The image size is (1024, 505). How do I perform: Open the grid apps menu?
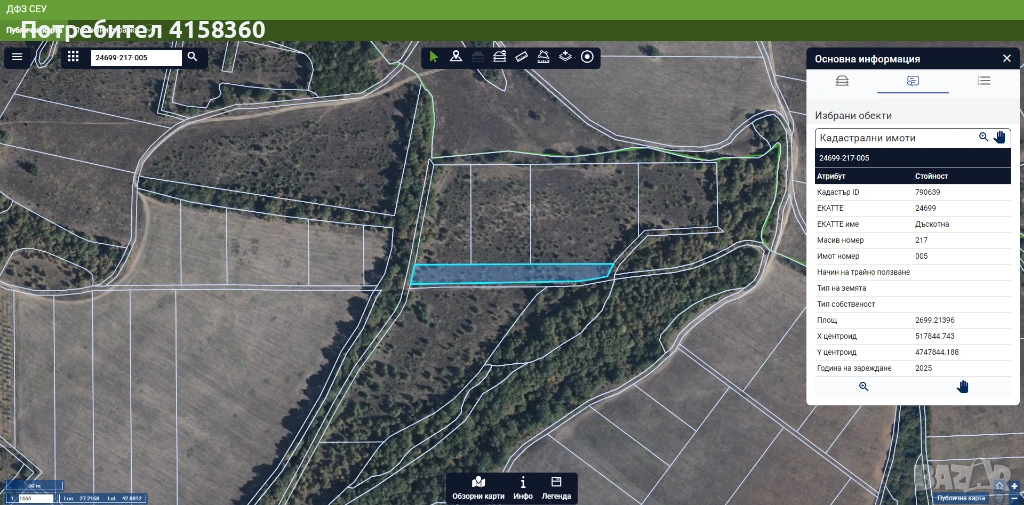pos(73,57)
